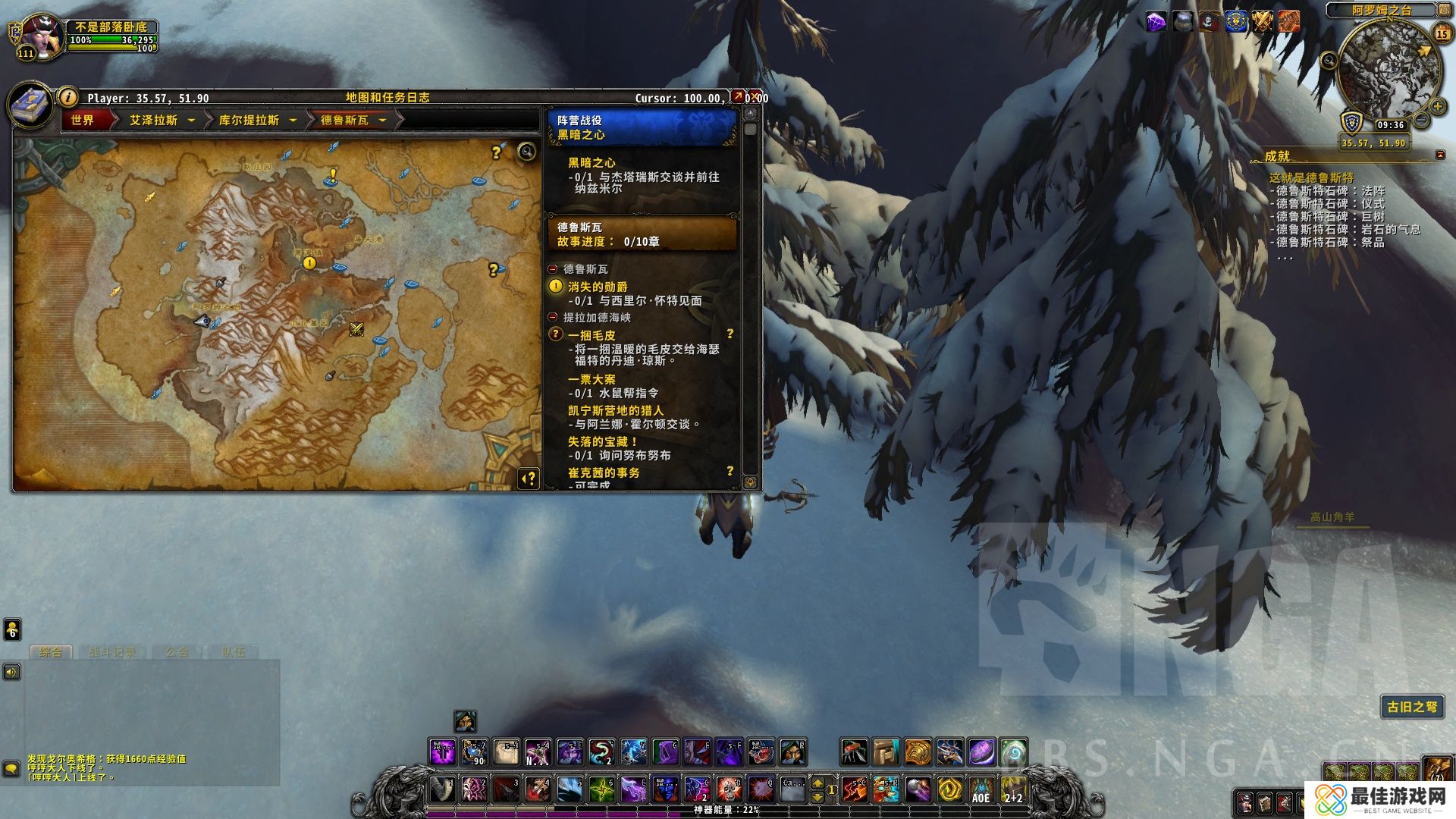The width and height of the screenshot is (1456, 819).
Task: Collapse the 提拉加德海峡 quest header
Action: pos(553,318)
